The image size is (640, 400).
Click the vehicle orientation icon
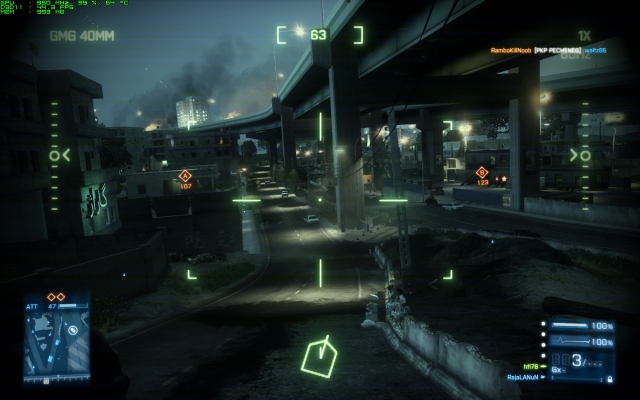320,355
